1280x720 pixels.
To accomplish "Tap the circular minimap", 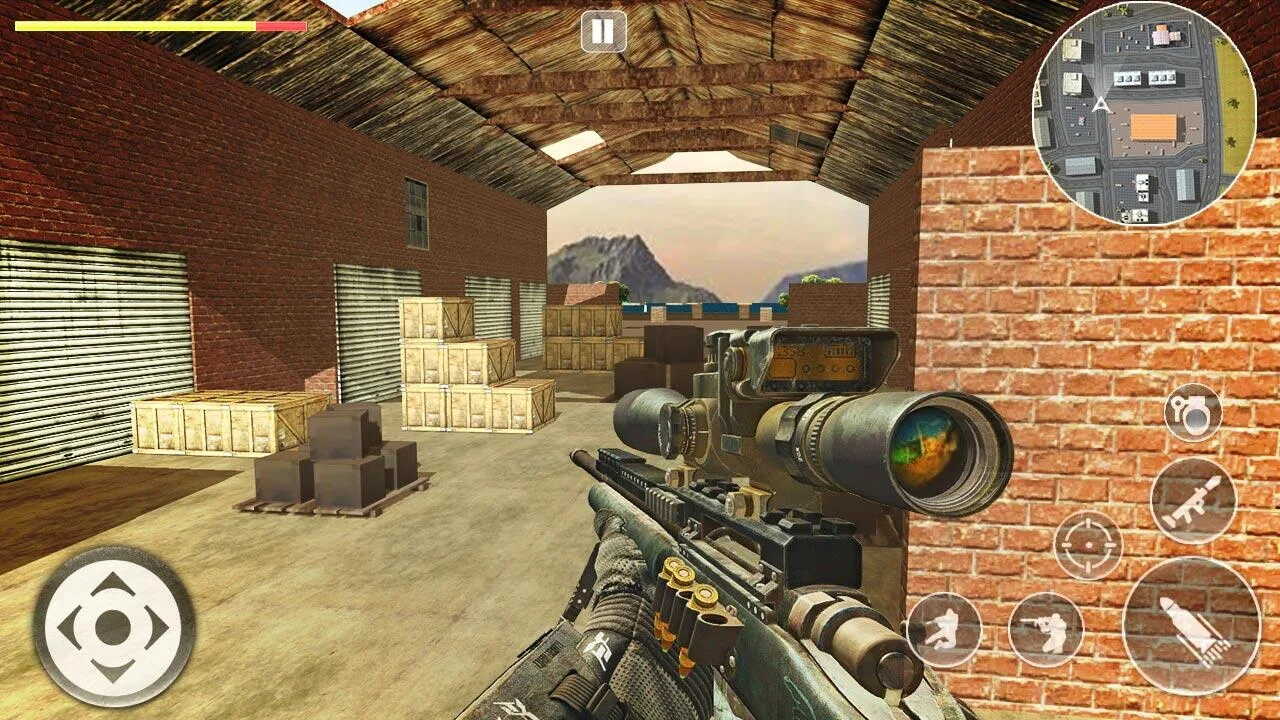I will coord(1144,113).
